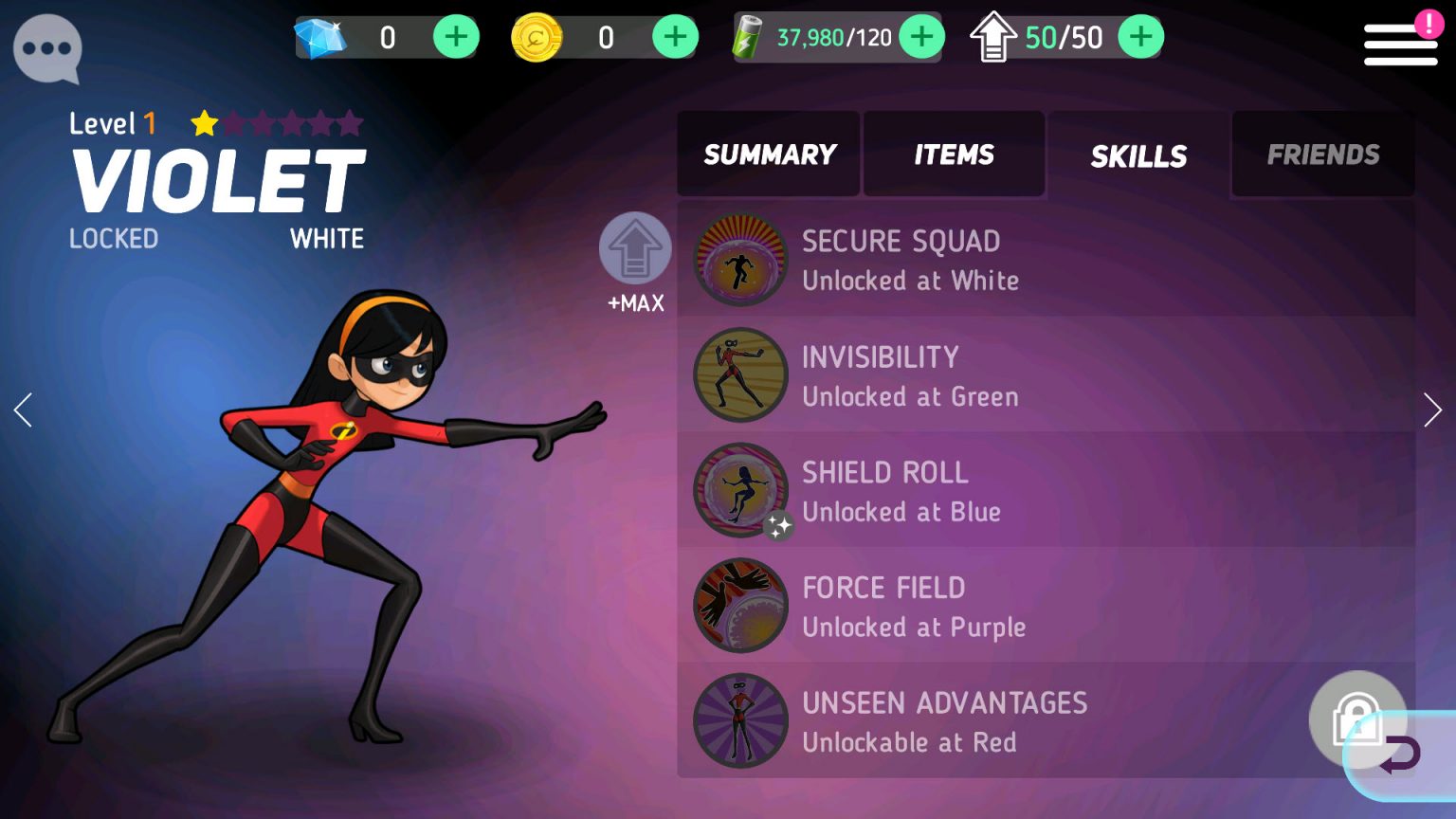Image resolution: width=1456 pixels, height=819 pixels.
Task: Open the Friends tab
Action: click(x=1322, y=154)
